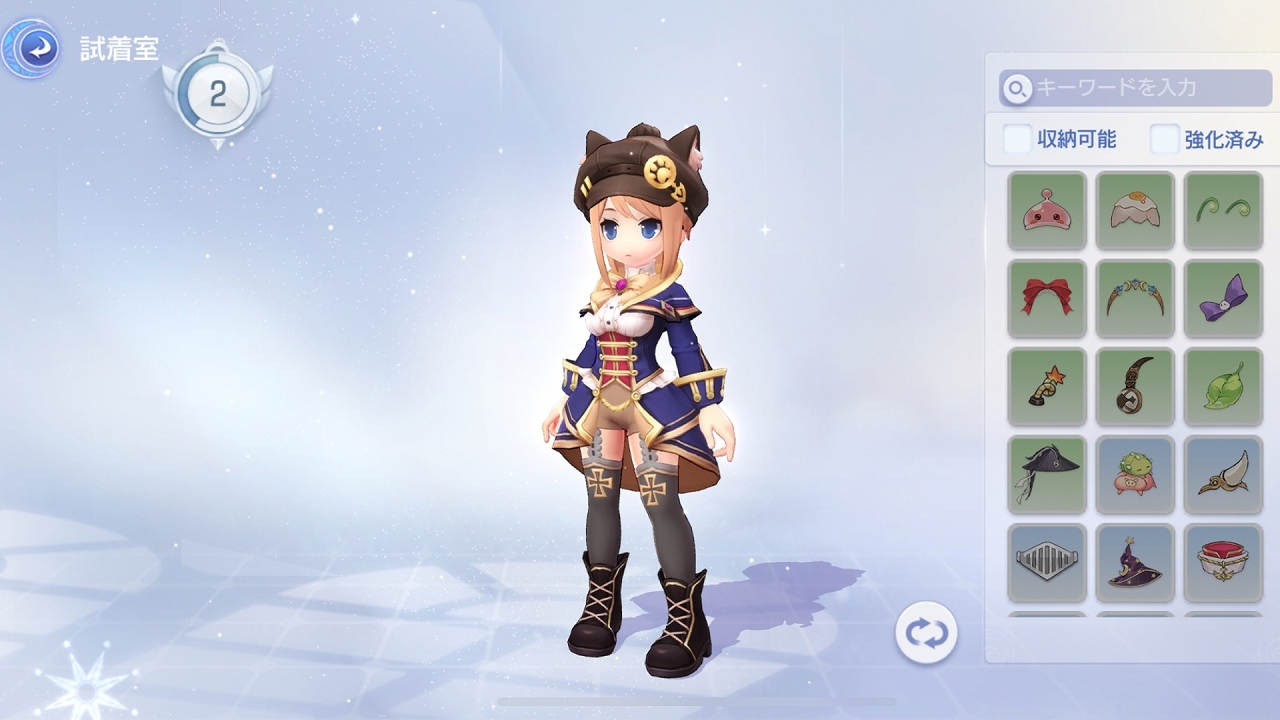Viewport: 1280px width, 720px height.
Task: Pick the dark curved horn item
Action: click(x=1135, y=386)
